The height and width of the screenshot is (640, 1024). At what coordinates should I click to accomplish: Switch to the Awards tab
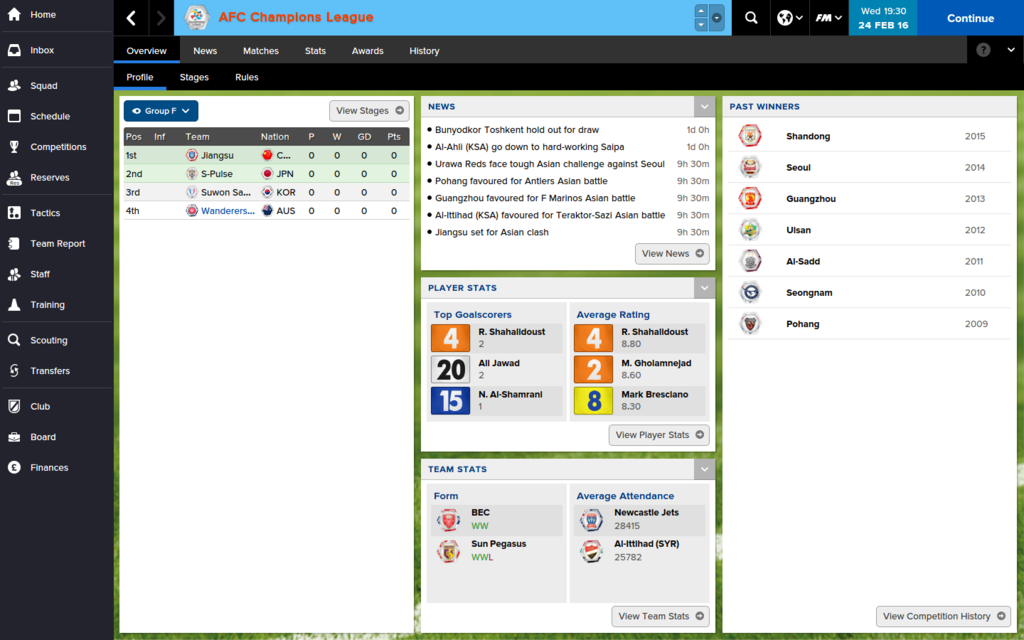367,51
